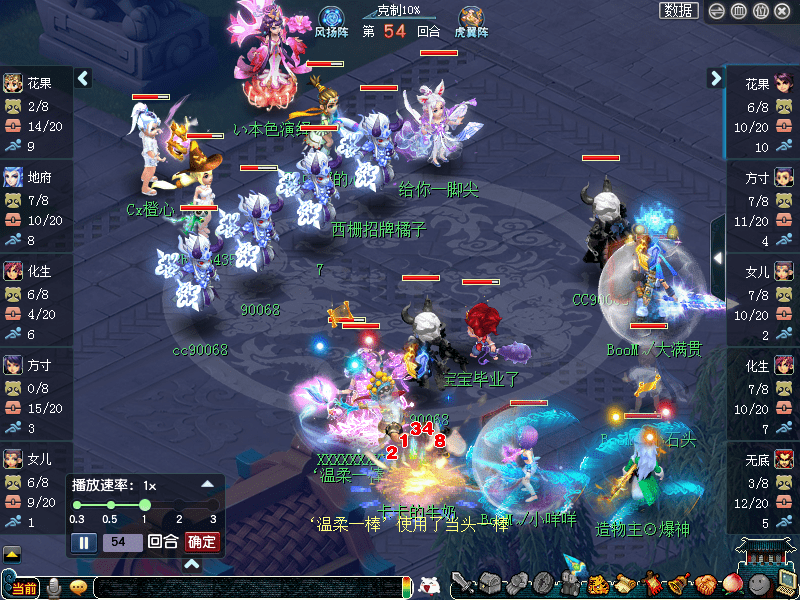Open the sword attack icon in toolbar
This screenshot has width=800, height=600.
coord(463,584)
